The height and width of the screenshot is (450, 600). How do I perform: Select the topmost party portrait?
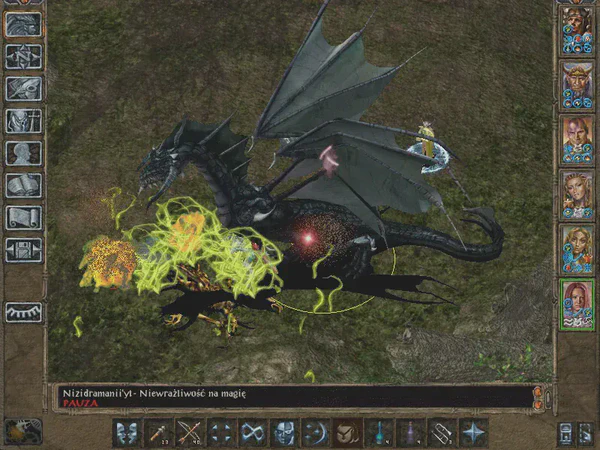[x=577, y=28]
